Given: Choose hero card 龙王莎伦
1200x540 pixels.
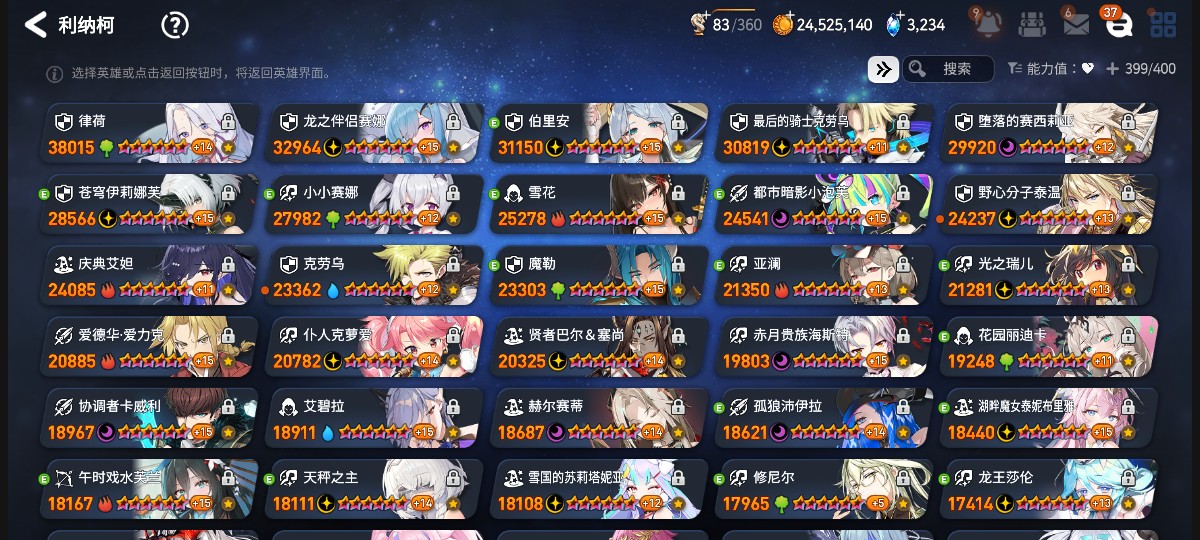Looking at the screenshot, I should (1050, 490).
